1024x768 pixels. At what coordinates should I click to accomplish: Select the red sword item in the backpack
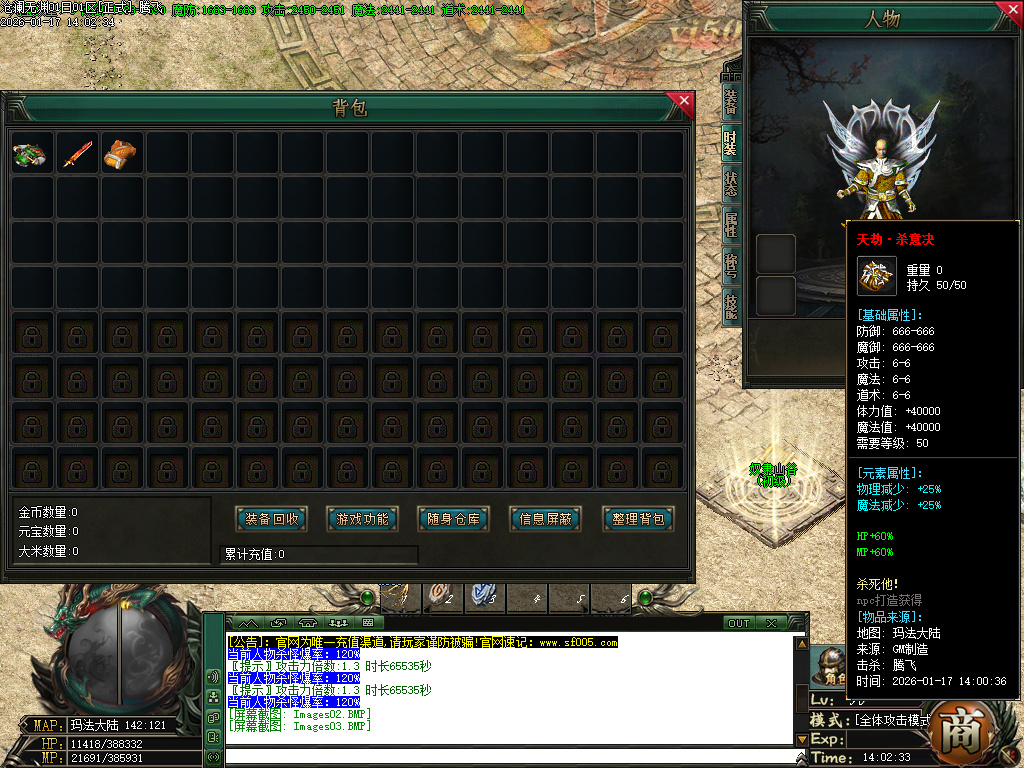pyautogui.click(x=76, y=153)
